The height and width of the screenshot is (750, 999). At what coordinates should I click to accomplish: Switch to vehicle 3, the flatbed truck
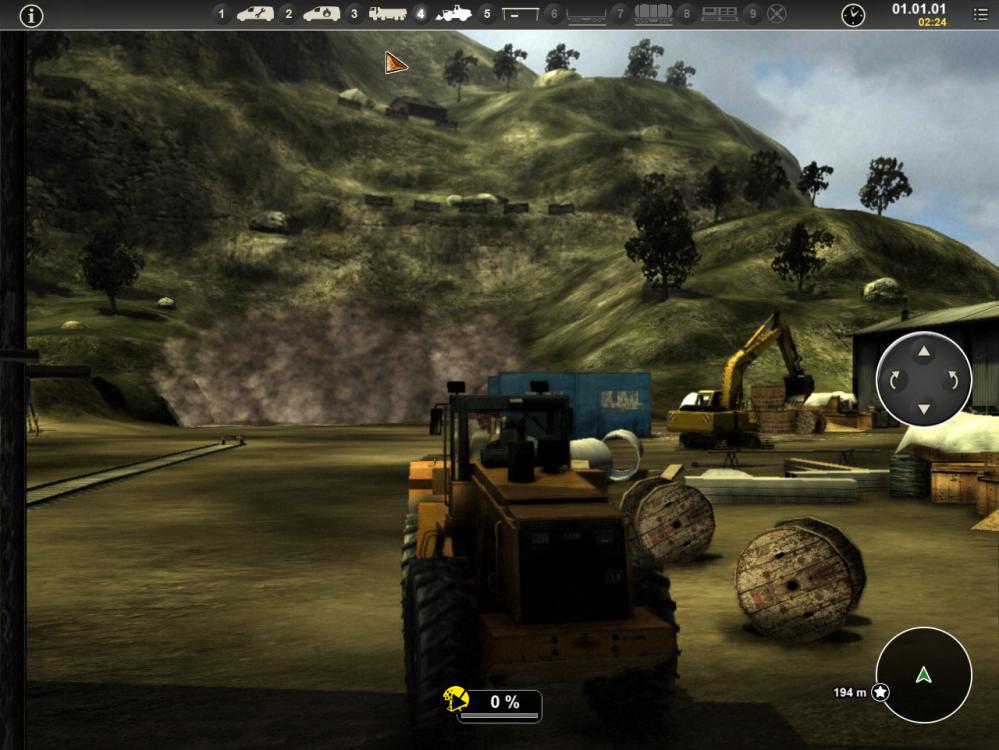pyautogui.click(x=387, y=14)
